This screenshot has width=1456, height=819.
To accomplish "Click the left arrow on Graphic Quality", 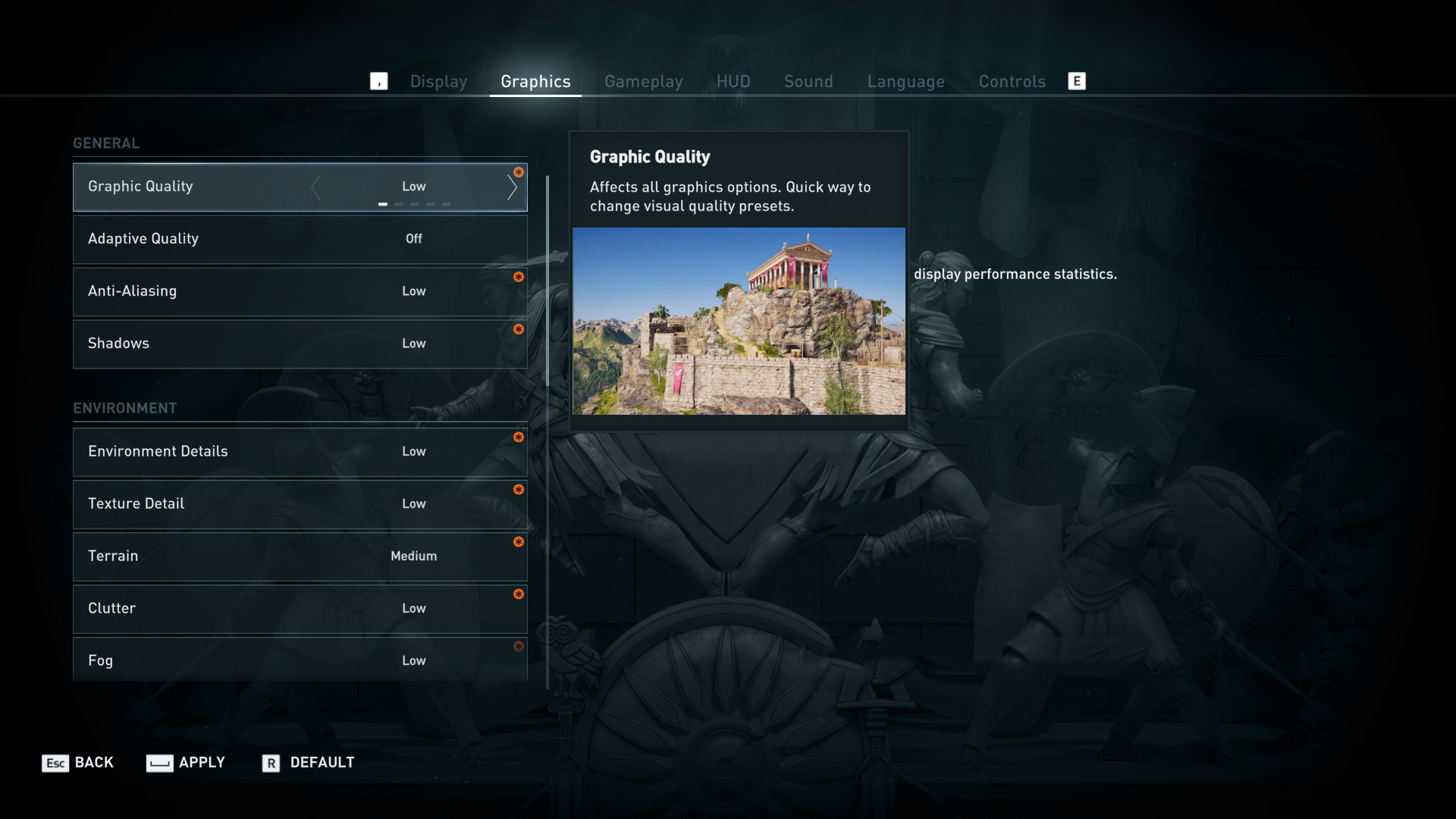I will 316,187.
